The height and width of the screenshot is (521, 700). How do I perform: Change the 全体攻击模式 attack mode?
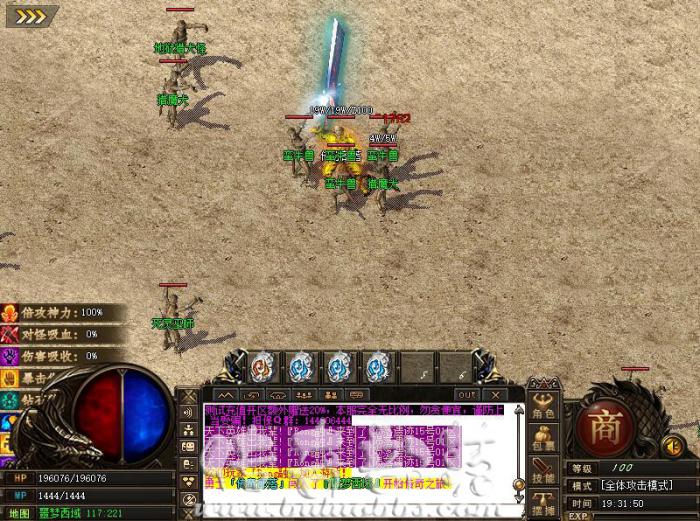pos(640,486)
